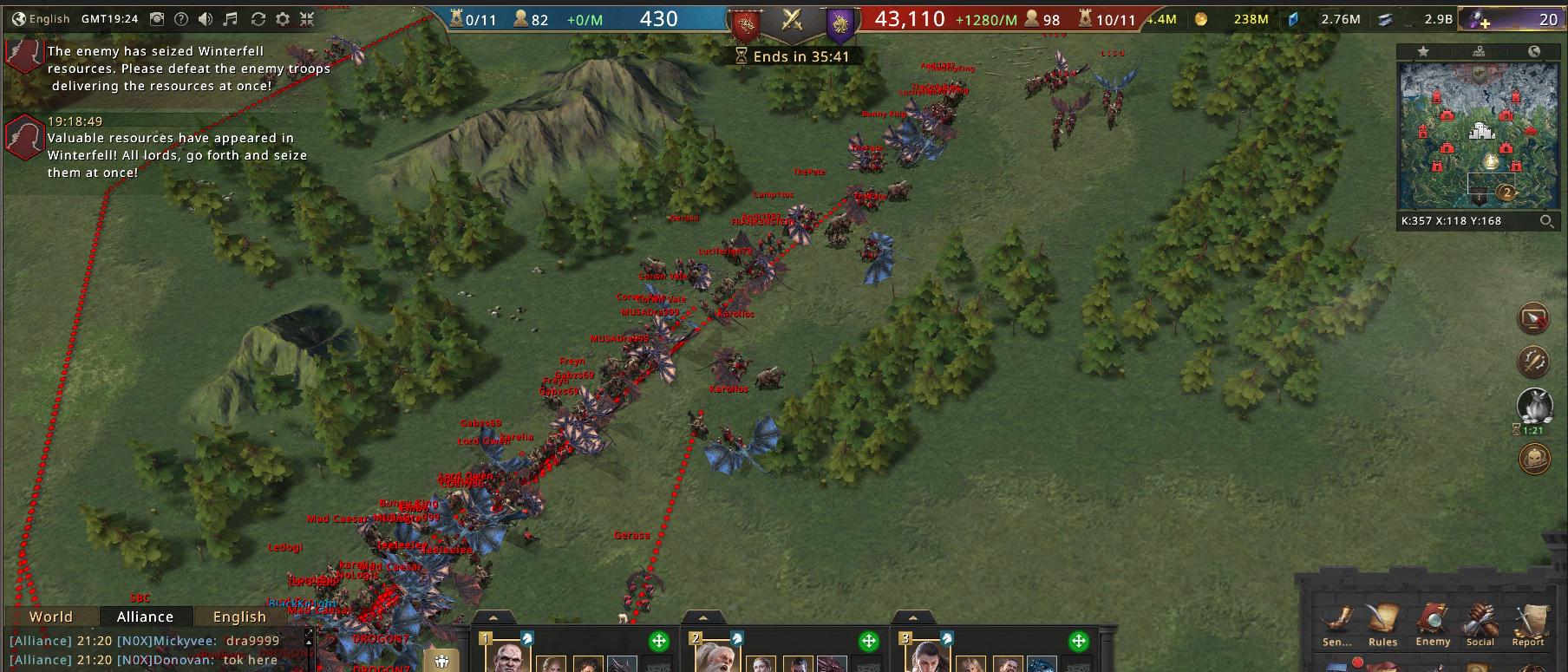Open the Enemy menu button

click(1433, 625)
